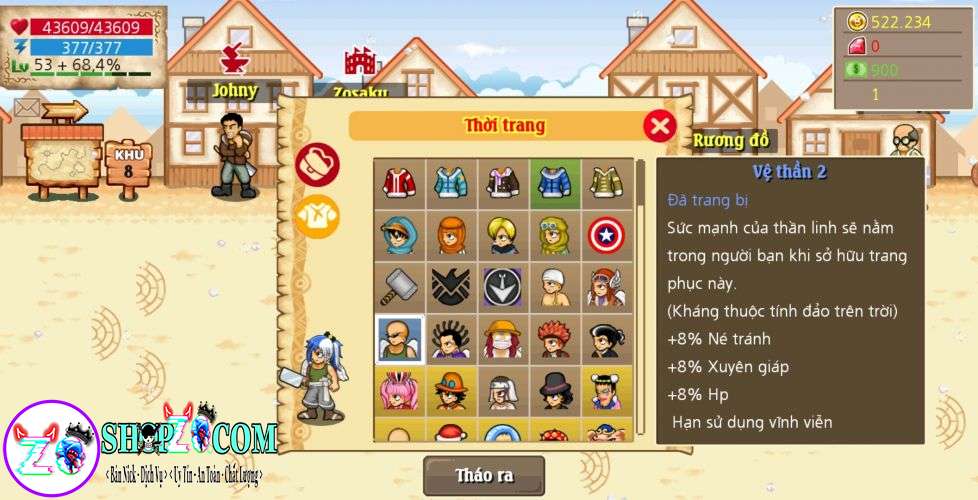
Task: Pick the blue-hooded straw hat costume
Action: coord(399,235)
